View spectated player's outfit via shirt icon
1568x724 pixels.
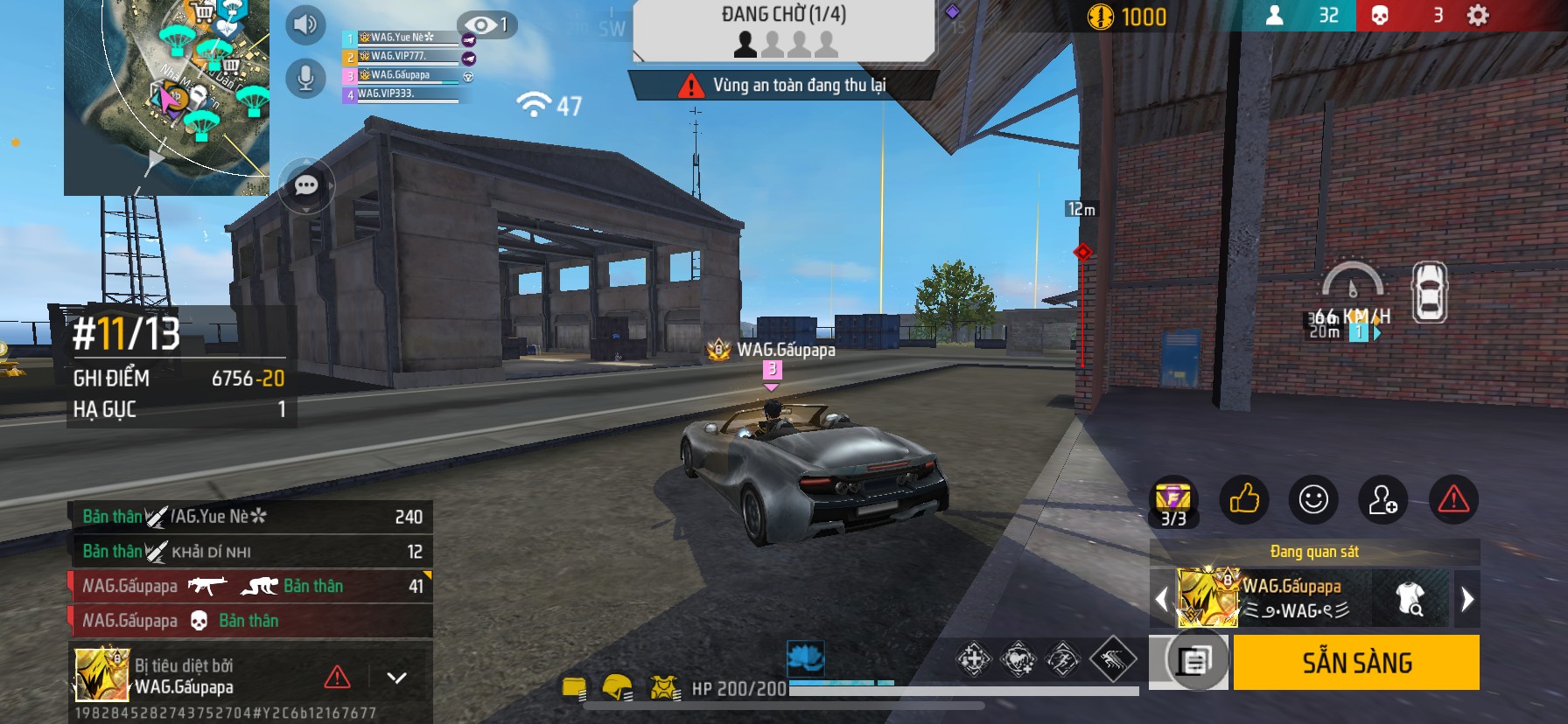1410,598
